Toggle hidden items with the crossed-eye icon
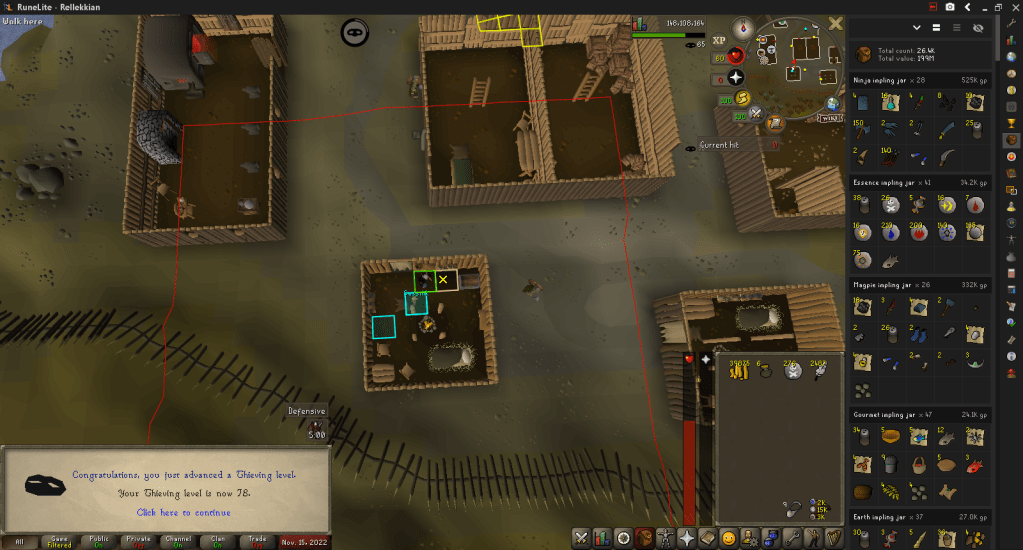The width and height of the screenshot is (1023, 550). [x=978, y=28]
